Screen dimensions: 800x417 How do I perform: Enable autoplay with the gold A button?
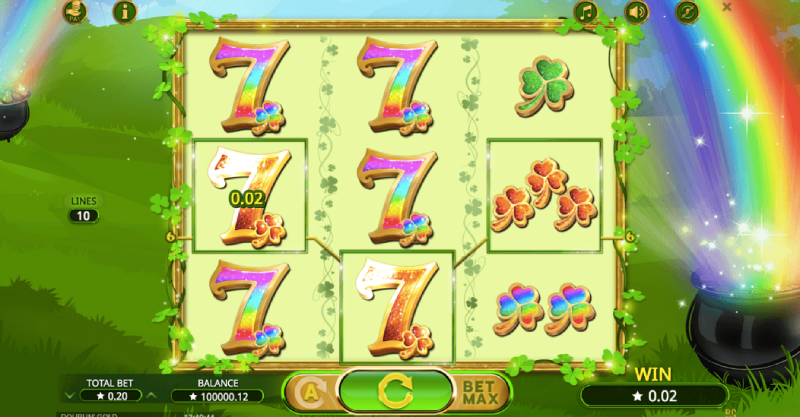coord(308,391)
